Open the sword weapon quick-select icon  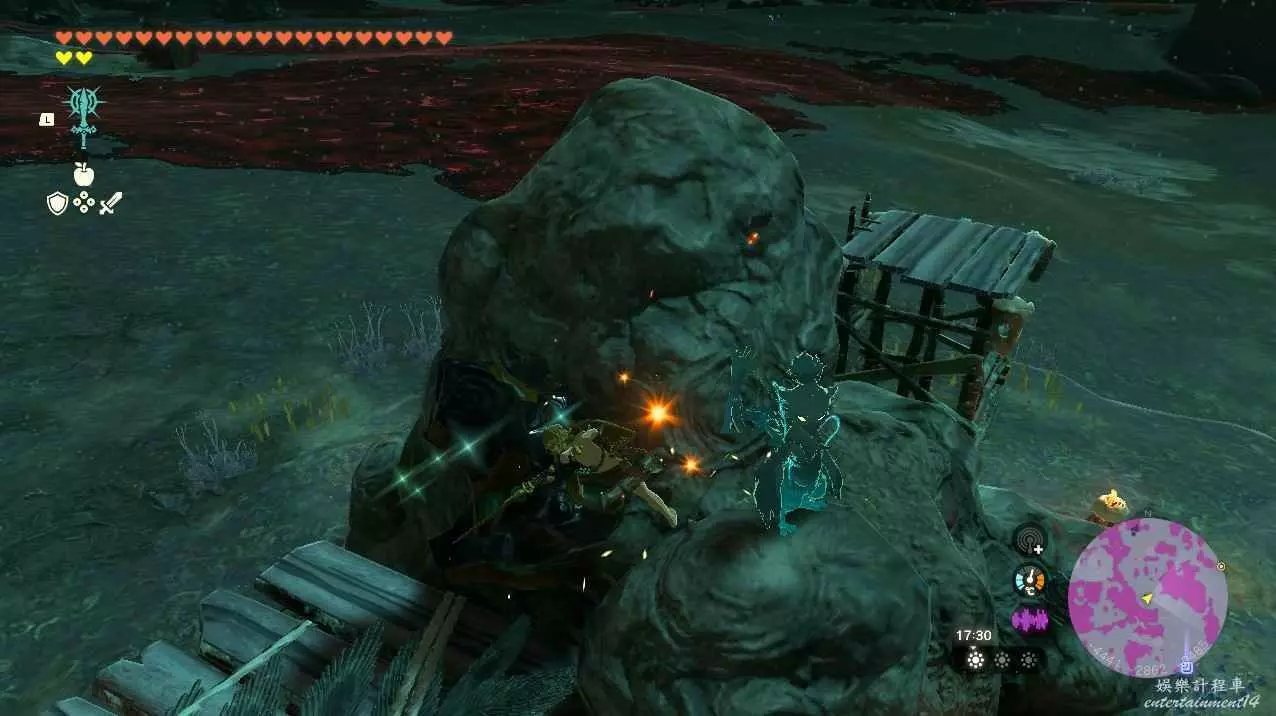pos(110,204)
